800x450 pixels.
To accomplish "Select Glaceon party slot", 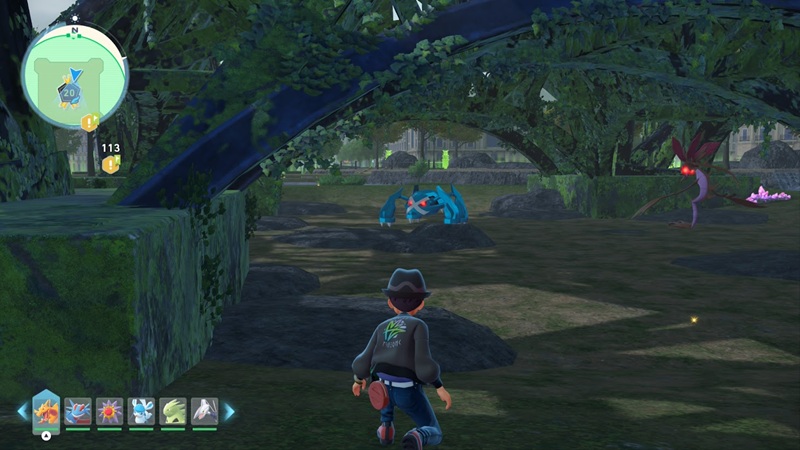I will tap(141, 411).
